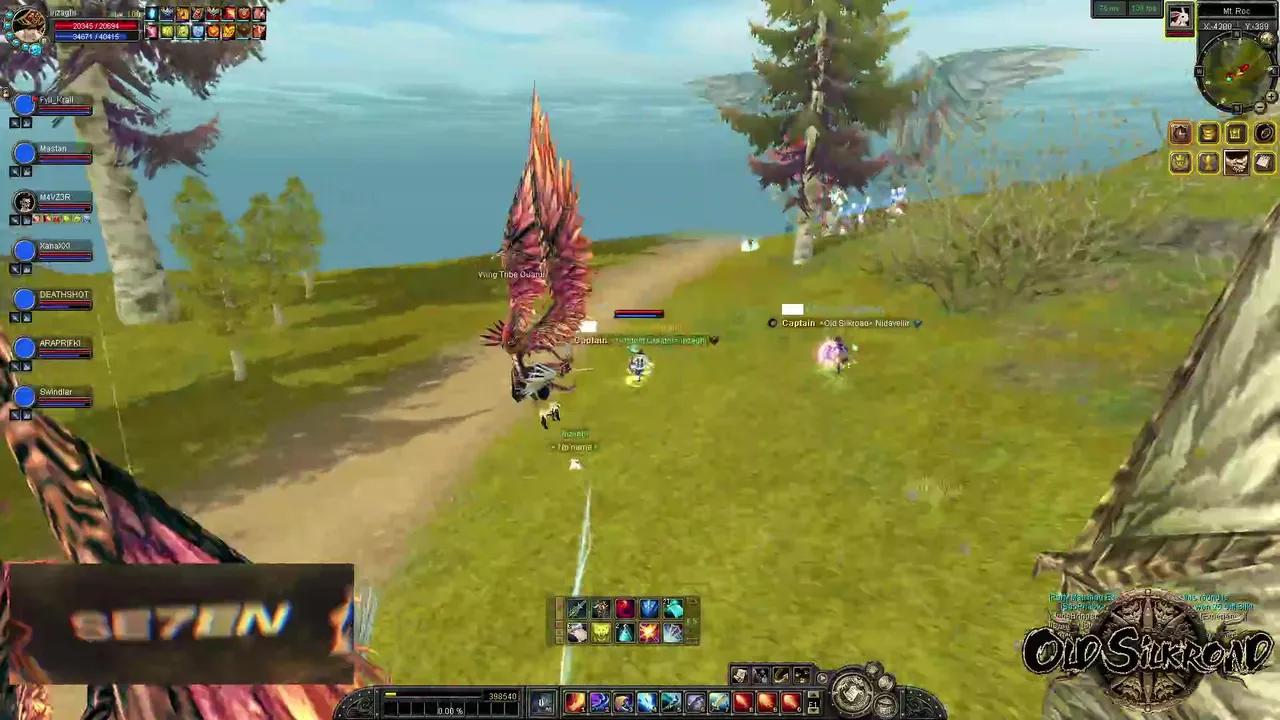The height and width of the screenshot is (720, 1280).
Task: Click Swindlar's name in the party list
Action: (55, 391)
